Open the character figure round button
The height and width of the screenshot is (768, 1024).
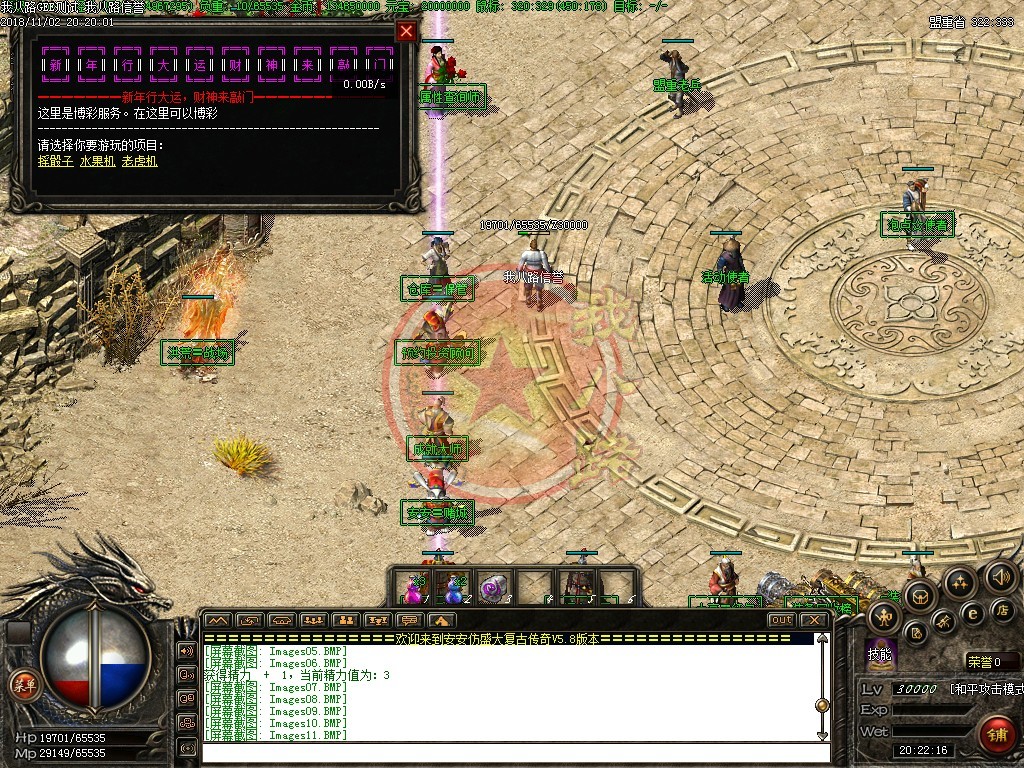(x=885, y=617)
